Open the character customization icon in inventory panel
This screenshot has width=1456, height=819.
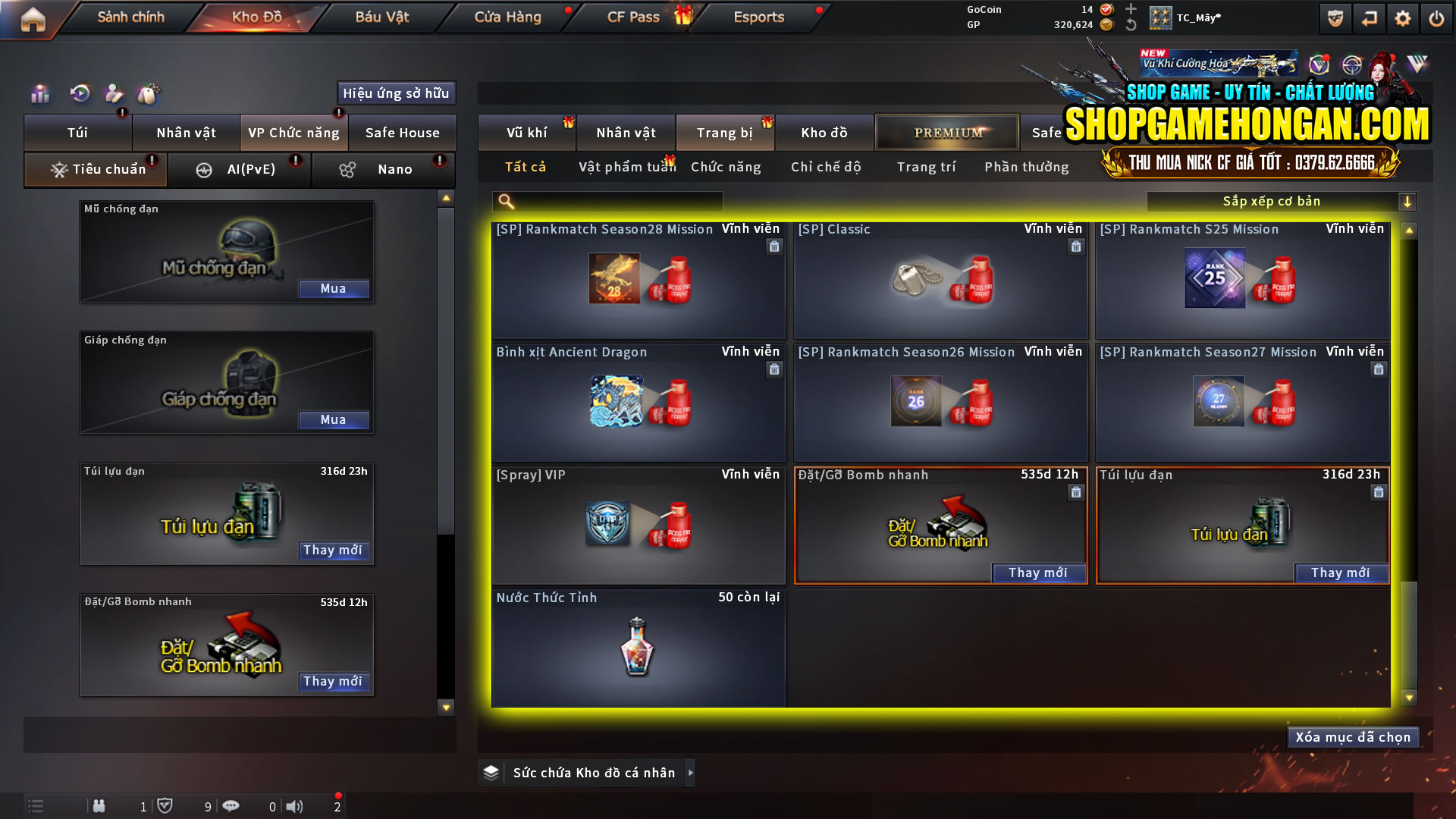pyautogui.click(x=114, y=93)
